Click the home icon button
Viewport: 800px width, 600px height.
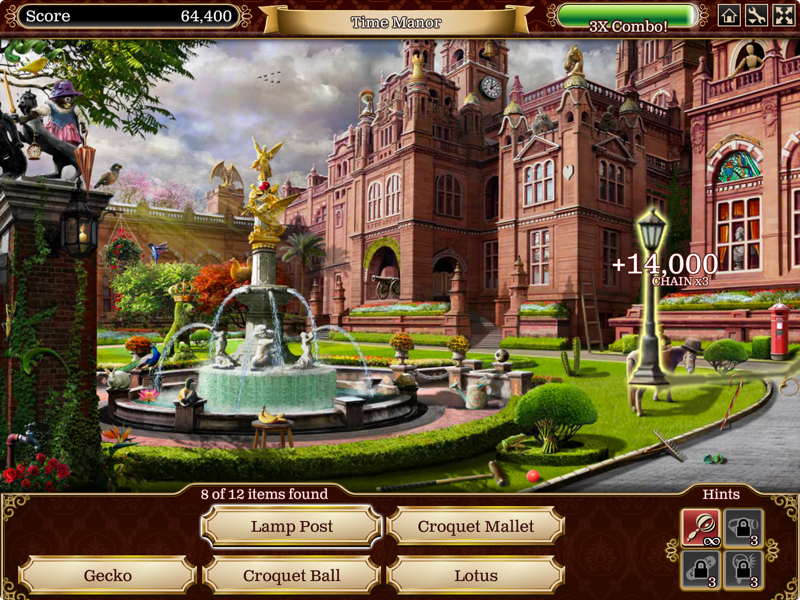[730, 15]
